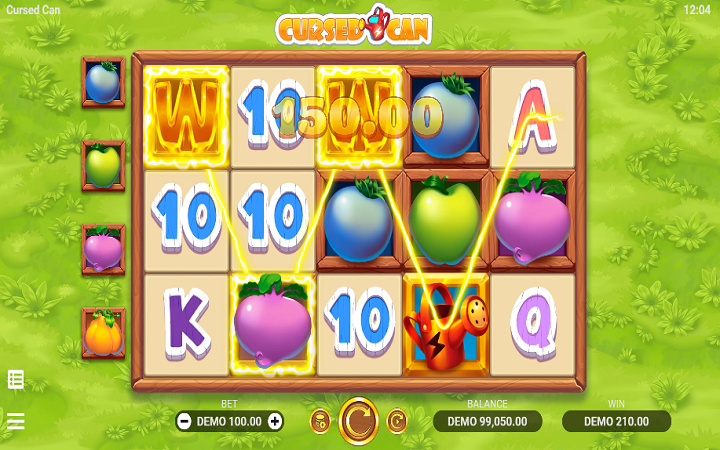
Task: Click the small gold button left of spin
Action: point(320,421)
